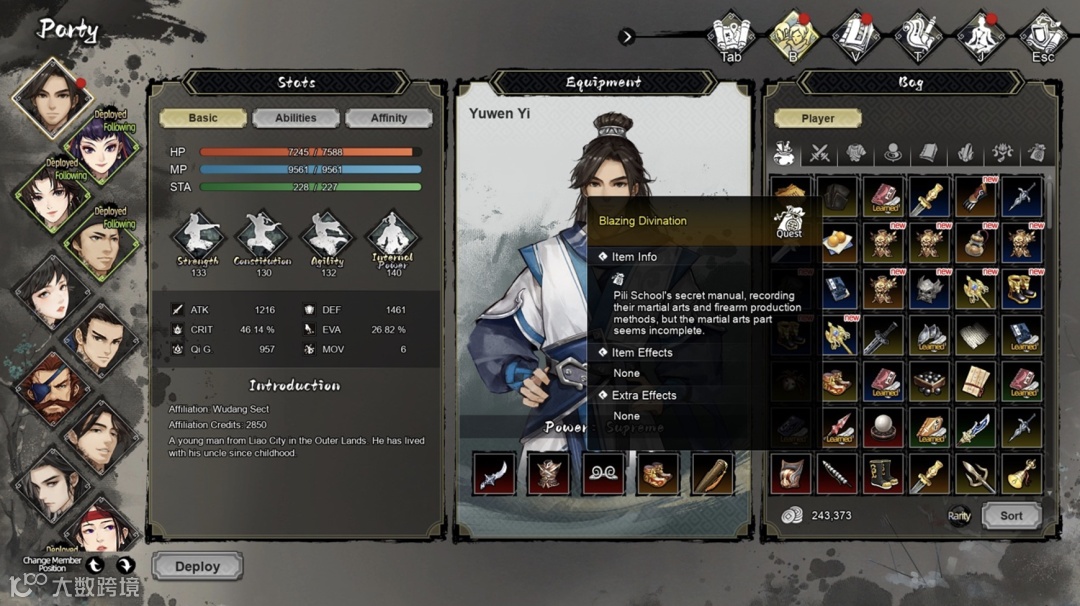Select the Player bag tab
Image resolution: width=1080 pixels, height=606 pixels.
817,118
